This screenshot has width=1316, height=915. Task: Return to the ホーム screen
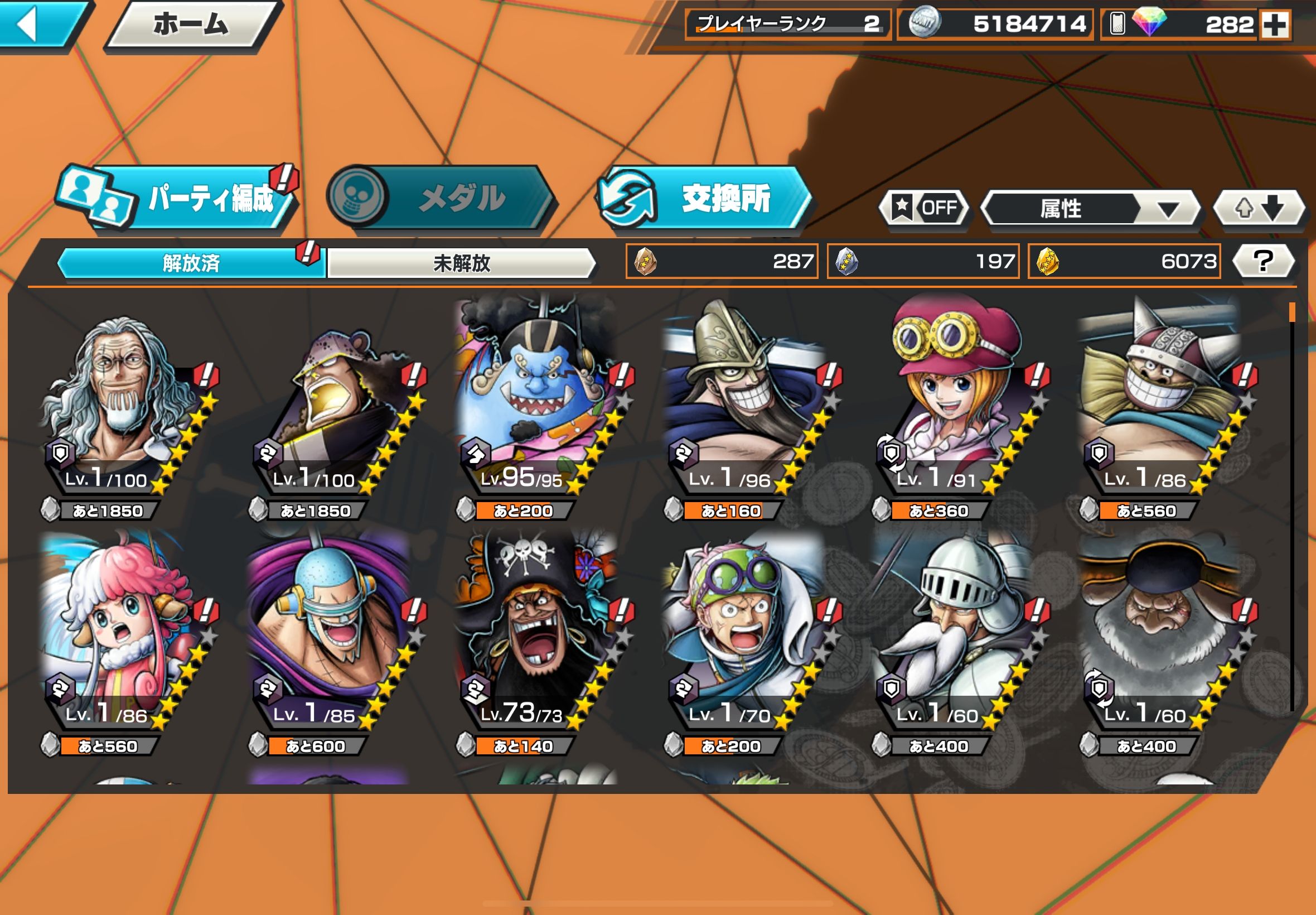(191, 24)
